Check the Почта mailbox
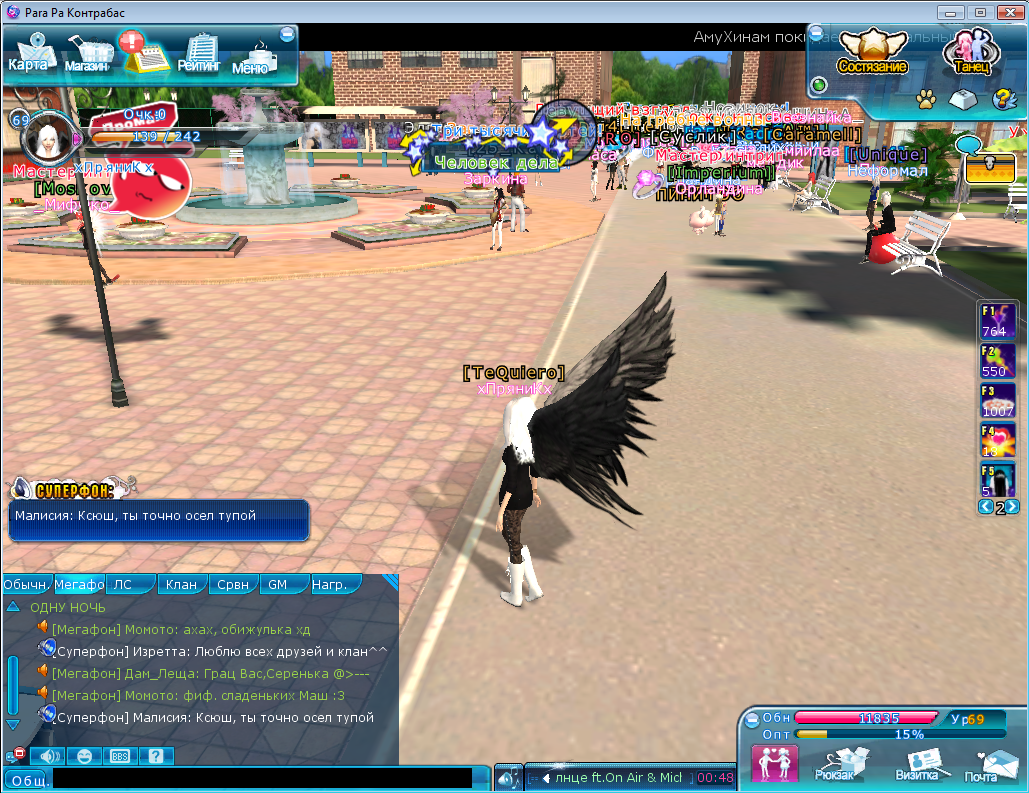This screenshot has width=1029, height=793. click(987, 765)
